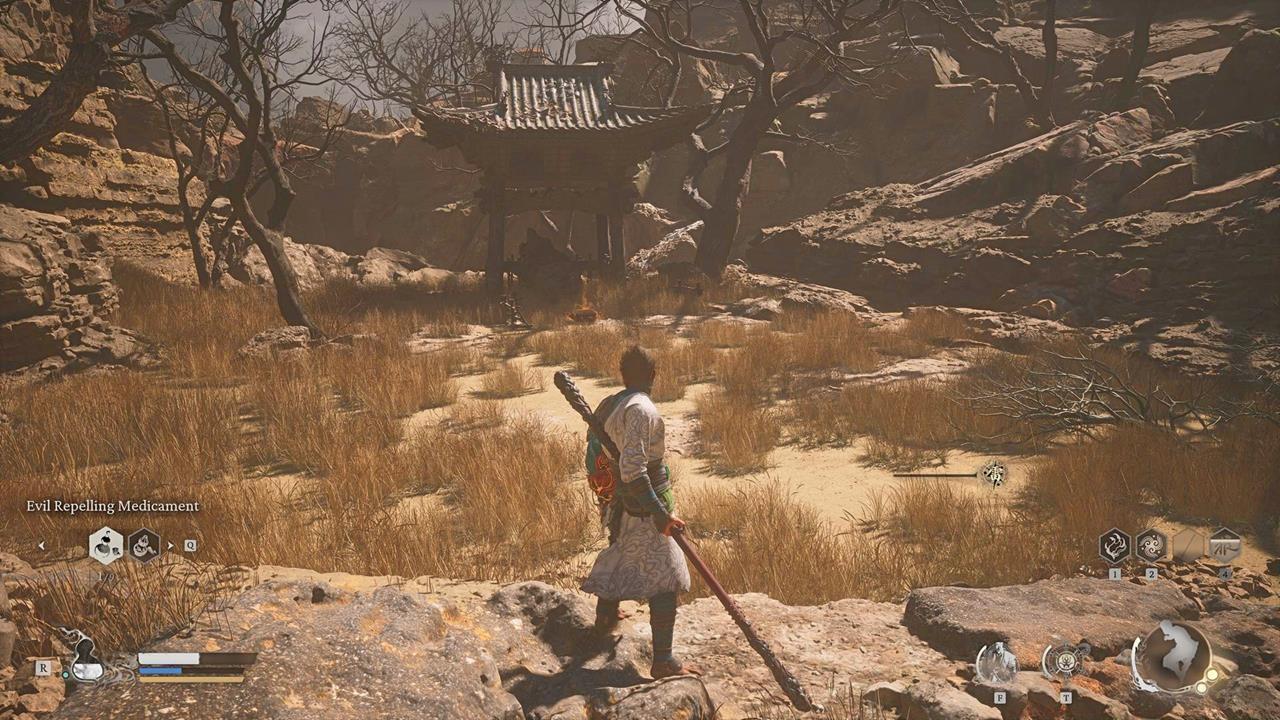Select the spell assigned to slot 4

(x=1225, y=546)
